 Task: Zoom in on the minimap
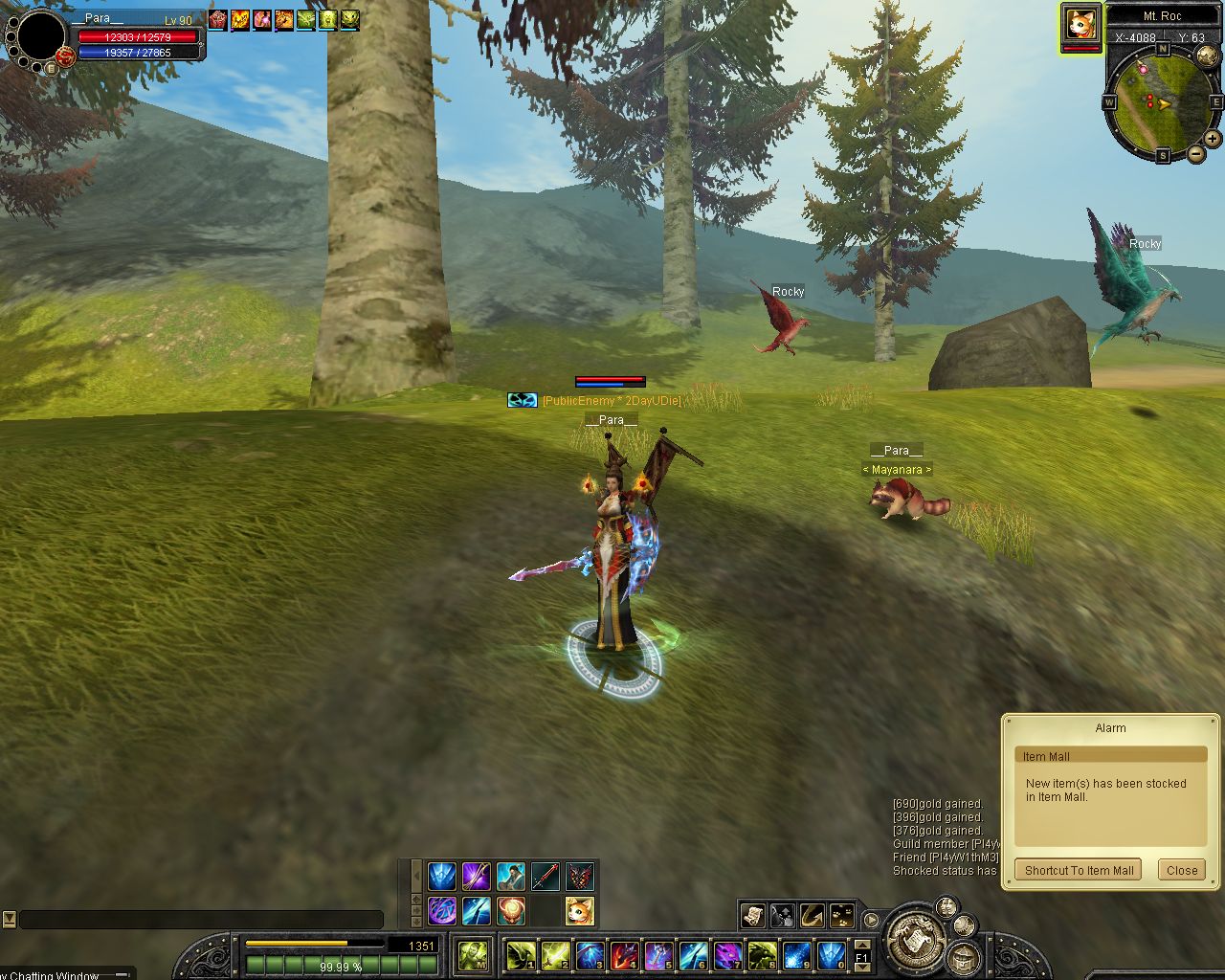click(x=1213, y=139)
